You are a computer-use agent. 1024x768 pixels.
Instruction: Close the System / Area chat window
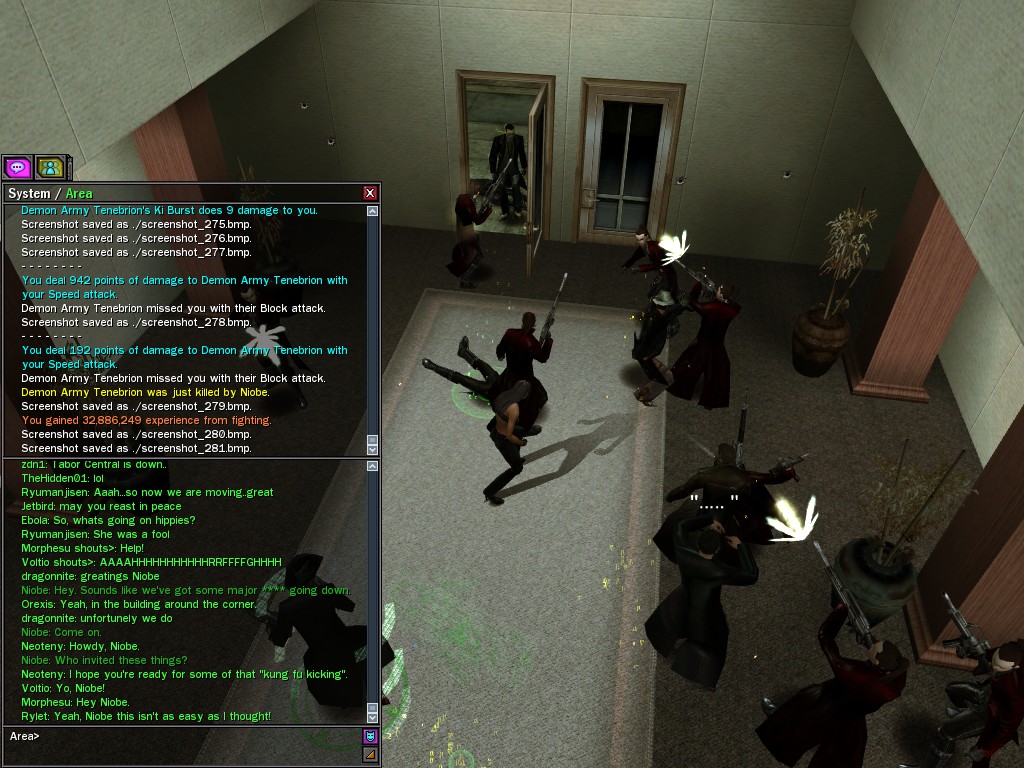[370, 193]
